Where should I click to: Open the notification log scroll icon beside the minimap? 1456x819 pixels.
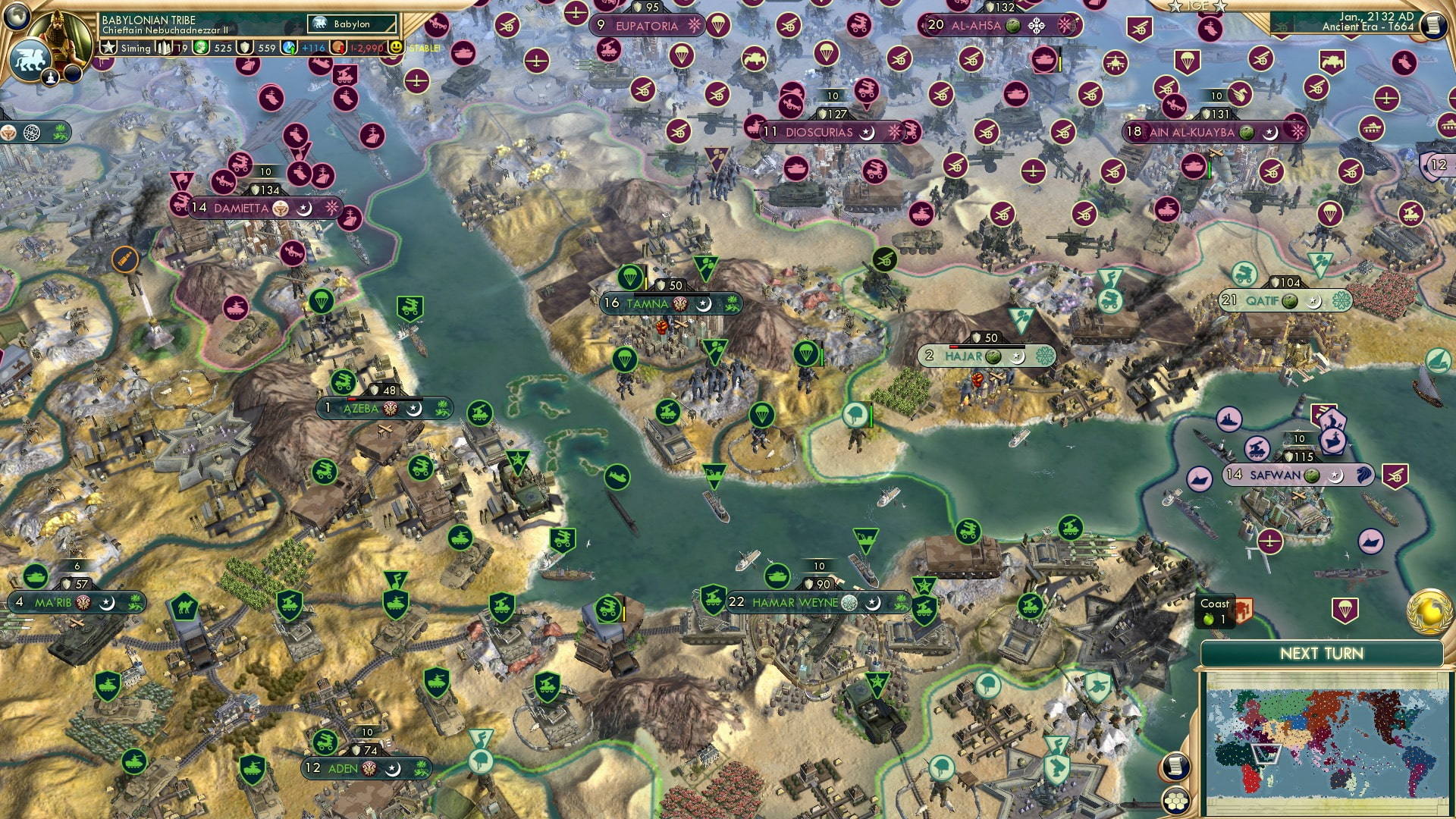pyautogui.click(x=1176, y=764)
